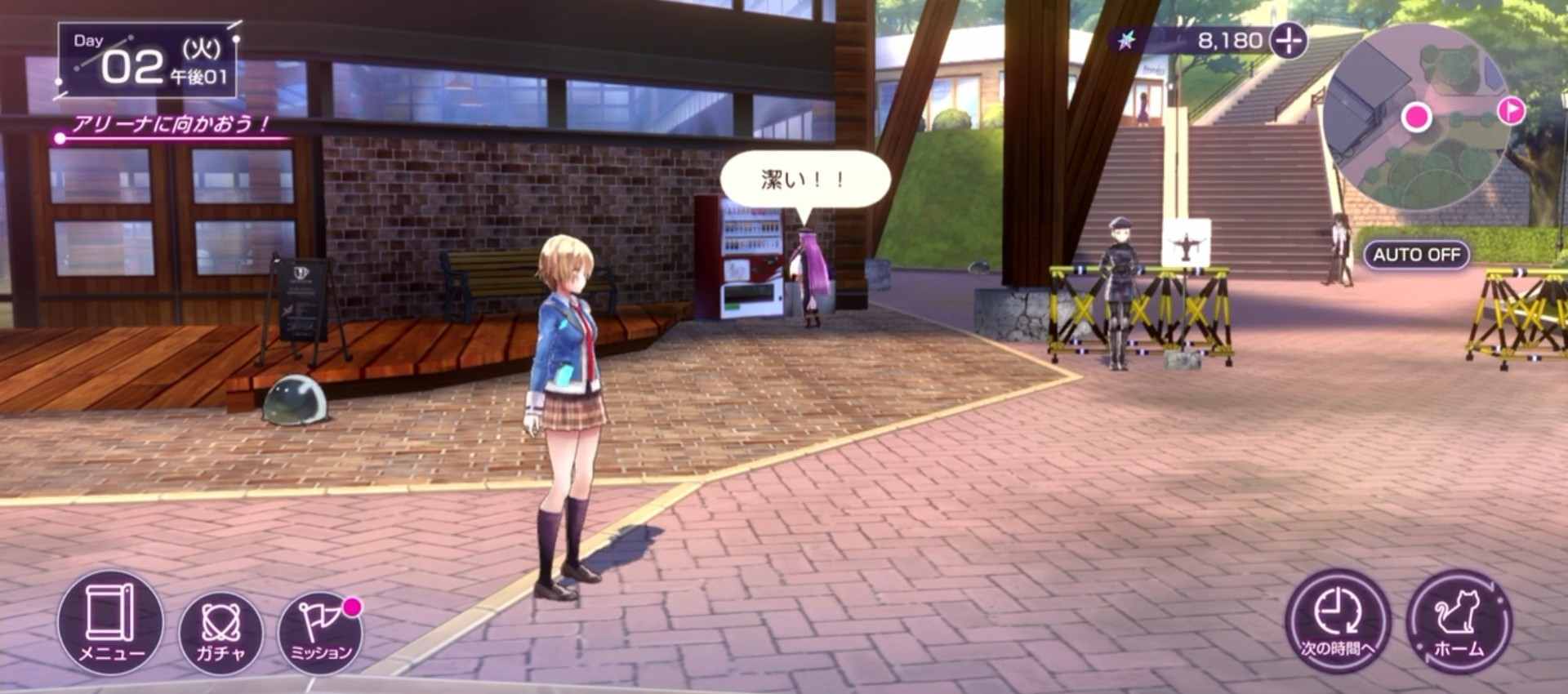This screenshot has height=694, width=1568.
Task: Advance with the 次の時間へ button
Action: [1337, 622]
